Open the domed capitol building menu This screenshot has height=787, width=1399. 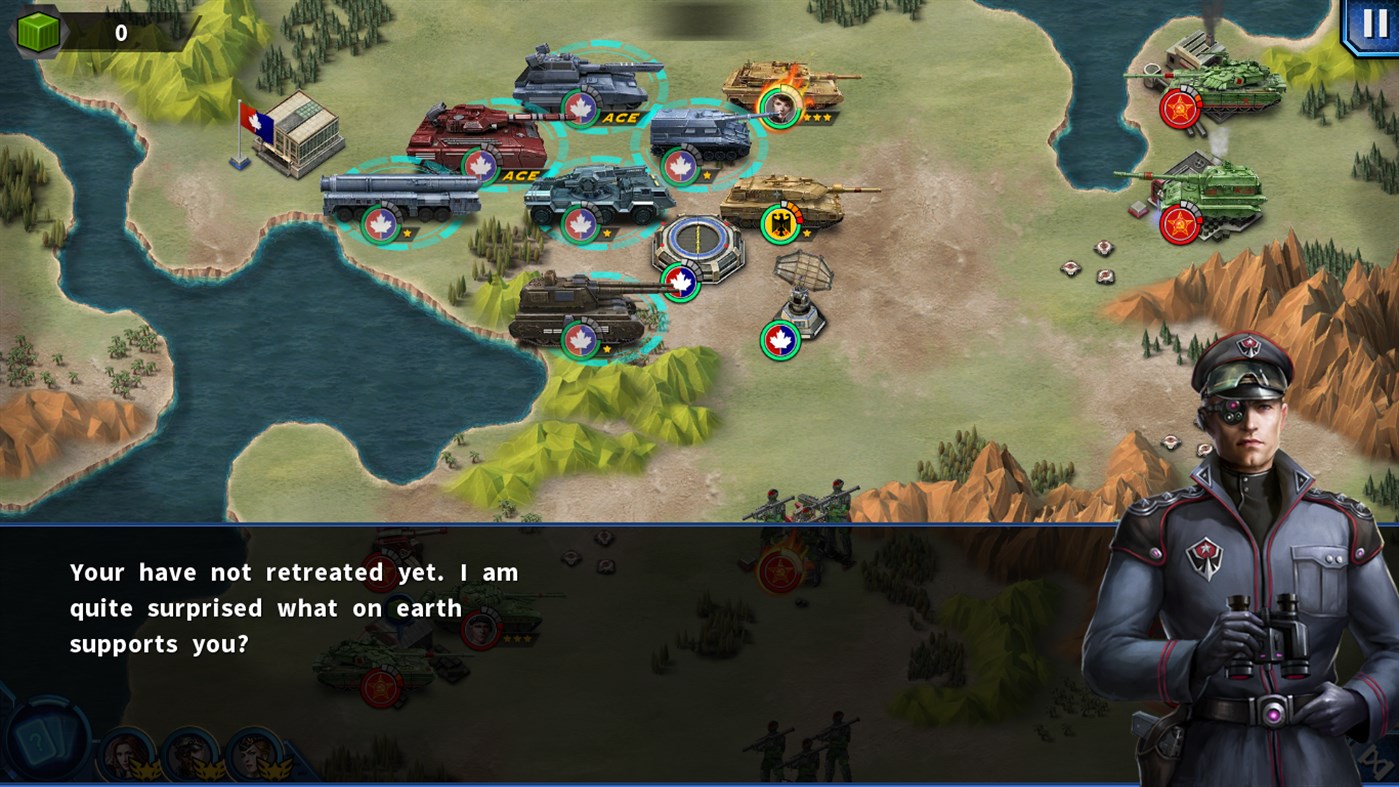pos(696,245)
